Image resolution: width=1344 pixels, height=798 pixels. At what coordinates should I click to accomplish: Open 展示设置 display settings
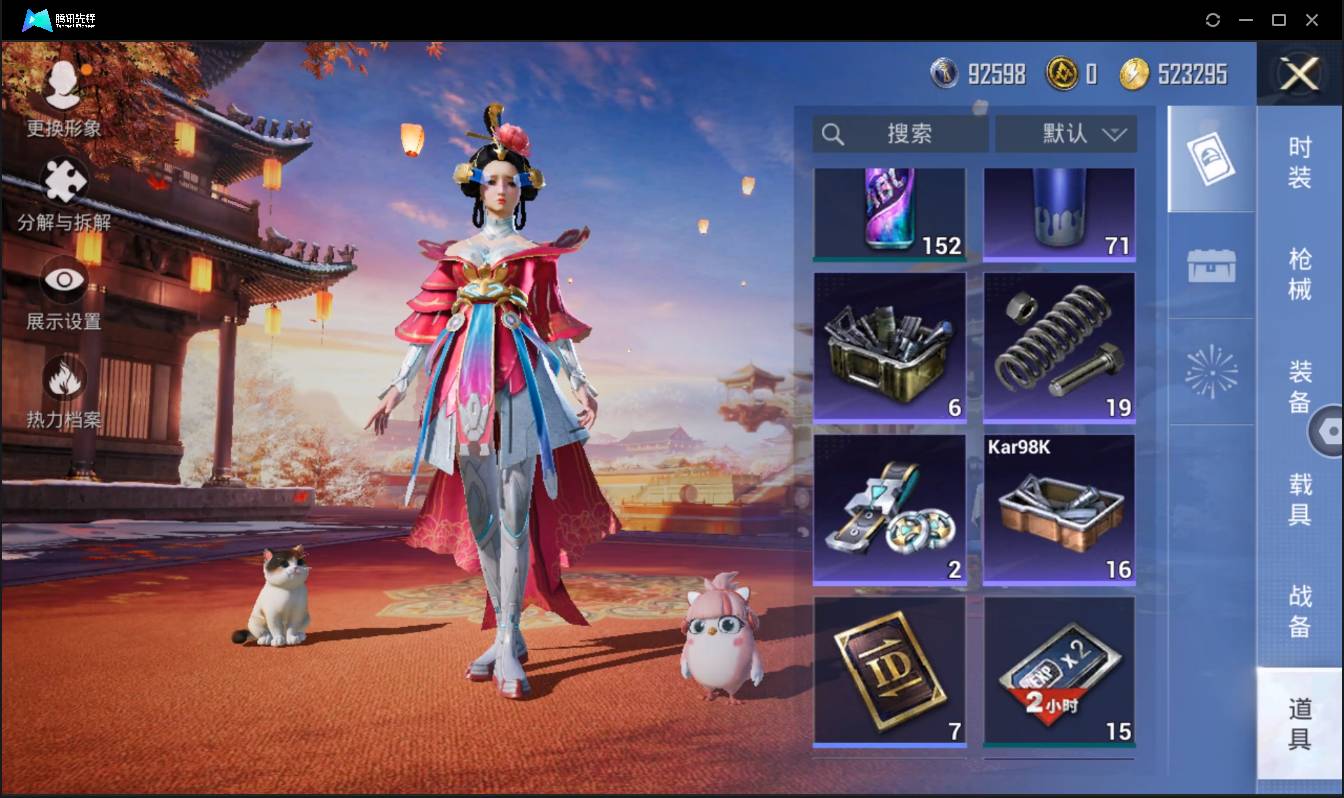(64, 293)
